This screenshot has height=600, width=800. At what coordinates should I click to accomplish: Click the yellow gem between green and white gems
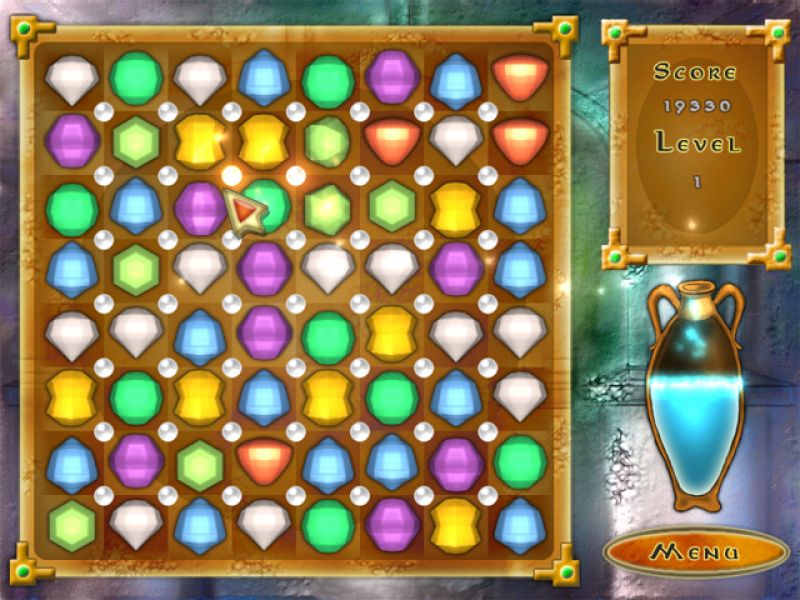392,332
